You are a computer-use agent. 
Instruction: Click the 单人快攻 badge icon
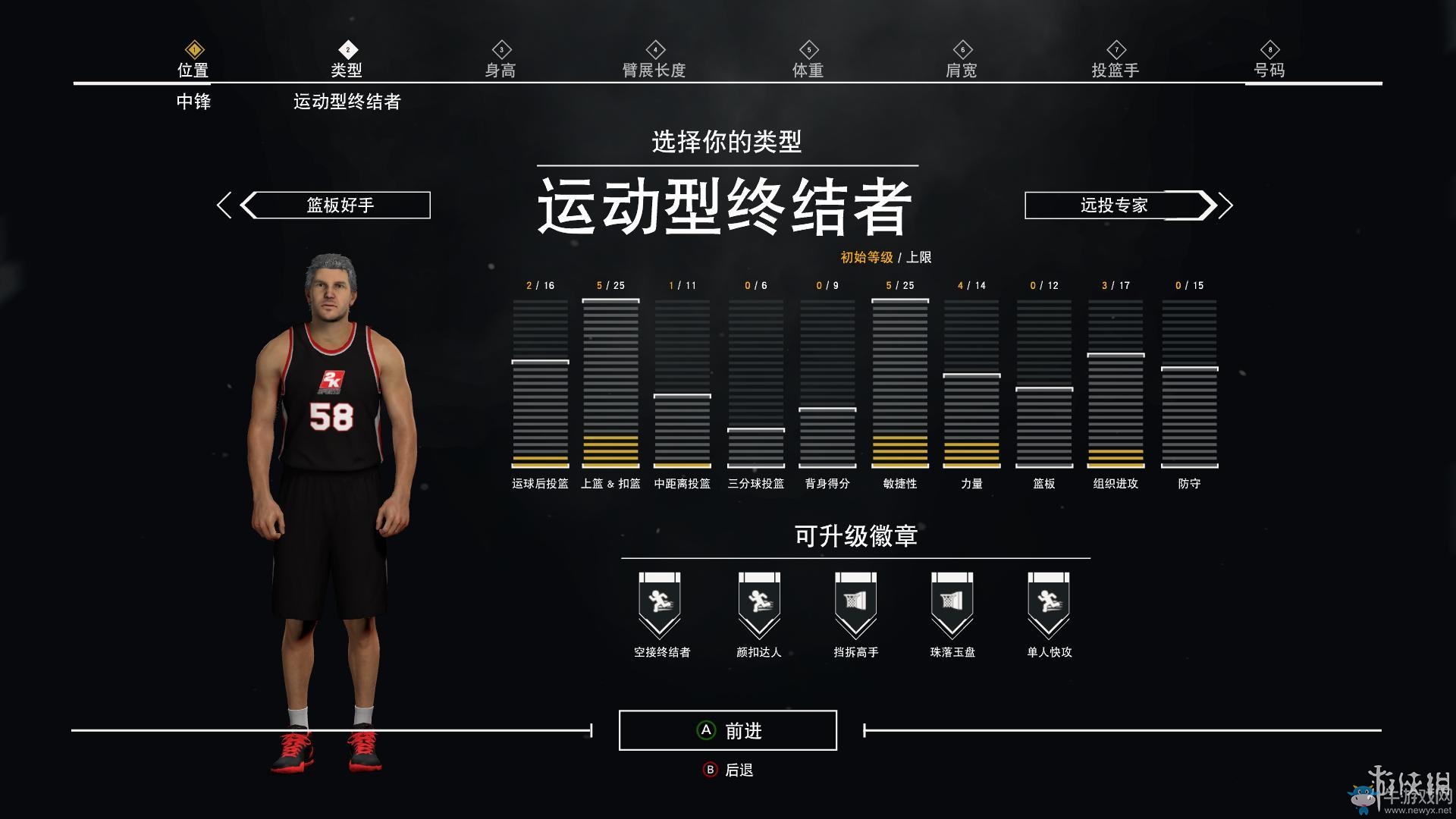tap(1049, 603)
